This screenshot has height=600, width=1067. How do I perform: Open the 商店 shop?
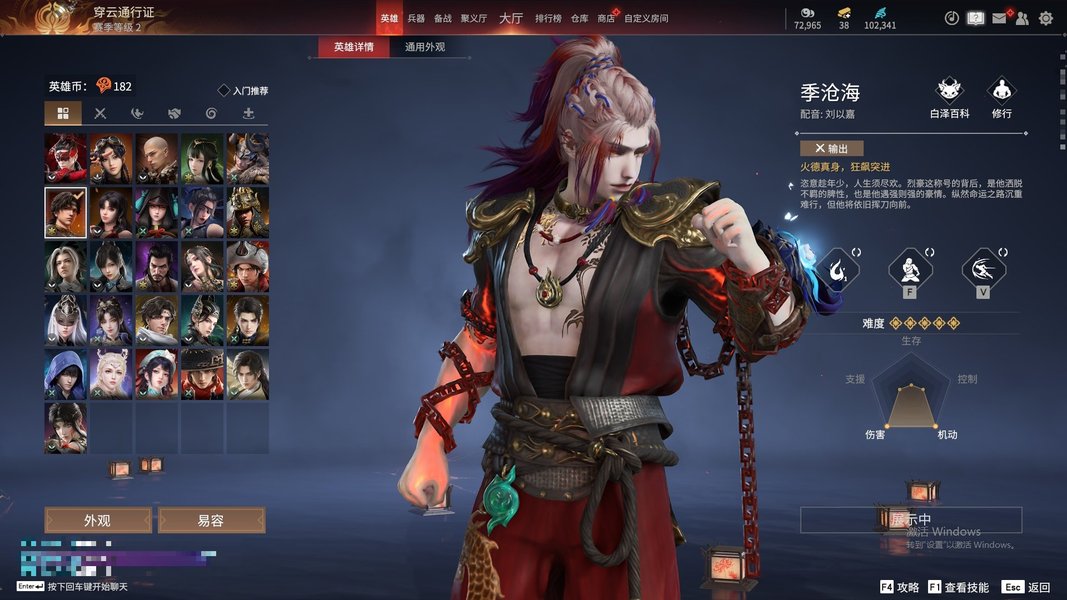pos(606,18)
